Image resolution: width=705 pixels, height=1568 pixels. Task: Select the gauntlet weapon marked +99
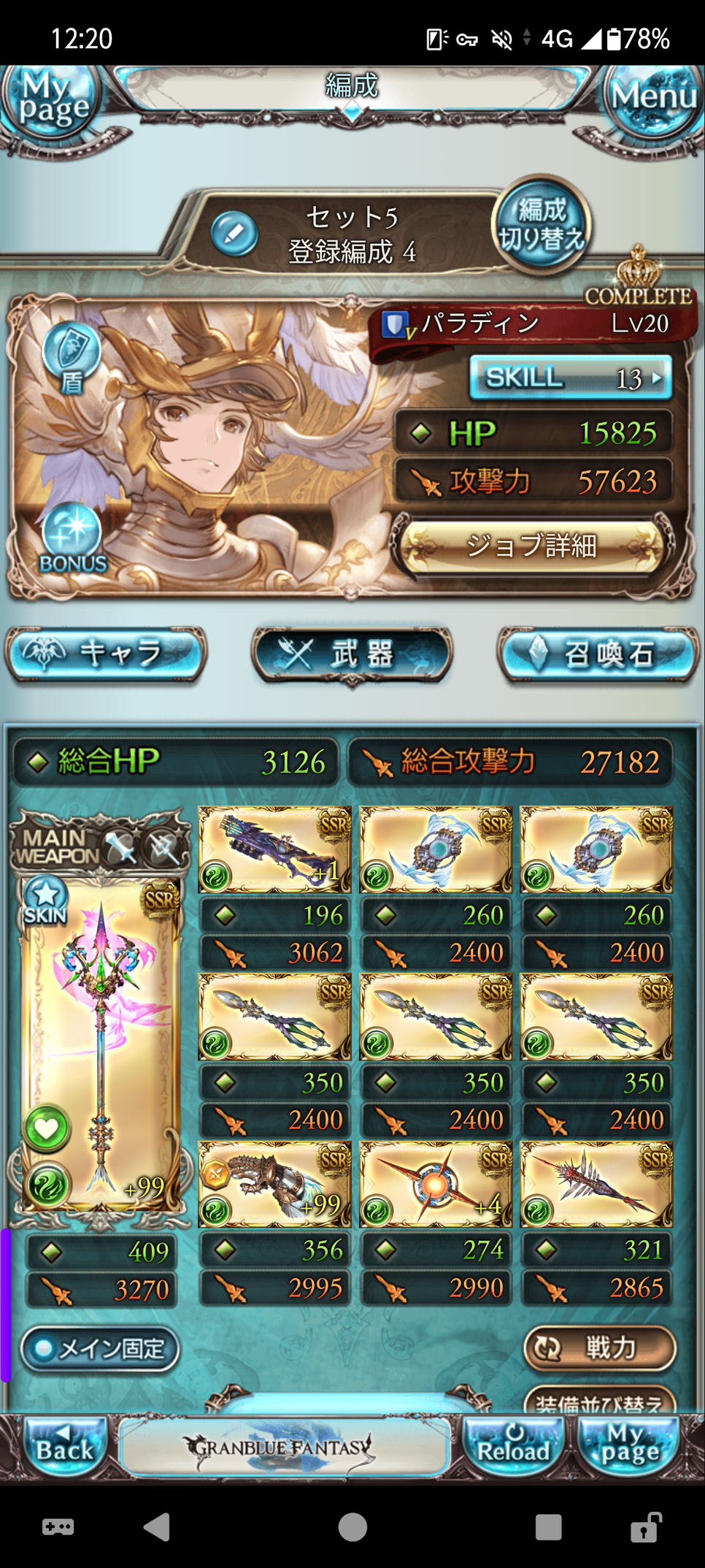[274, 1184]
